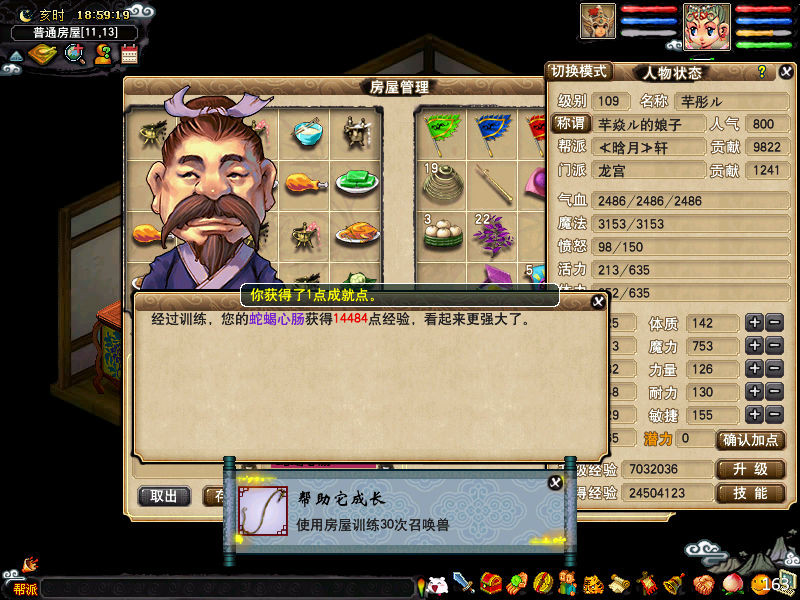Increase 魔力 magic with plus button
Viewport: 800px width, 600px height.
point(754,346)
